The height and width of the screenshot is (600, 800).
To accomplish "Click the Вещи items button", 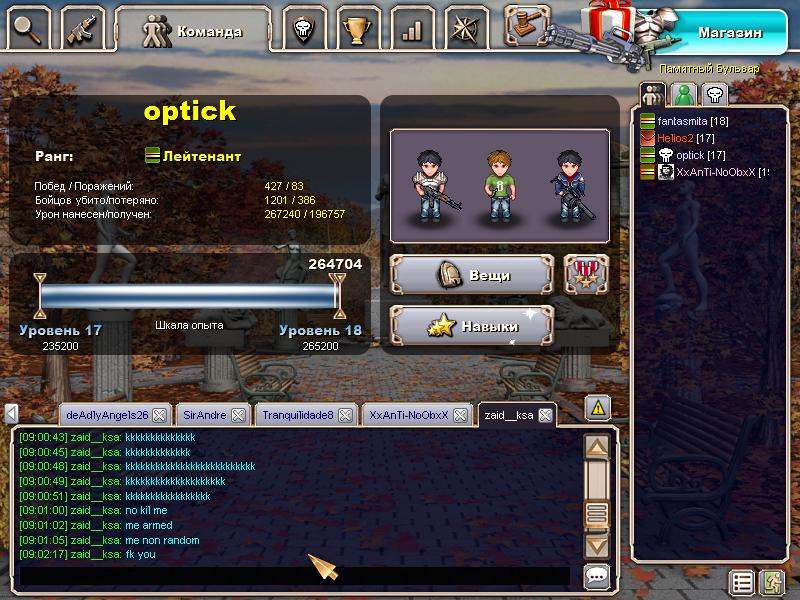I will click(x=472, y=275).
